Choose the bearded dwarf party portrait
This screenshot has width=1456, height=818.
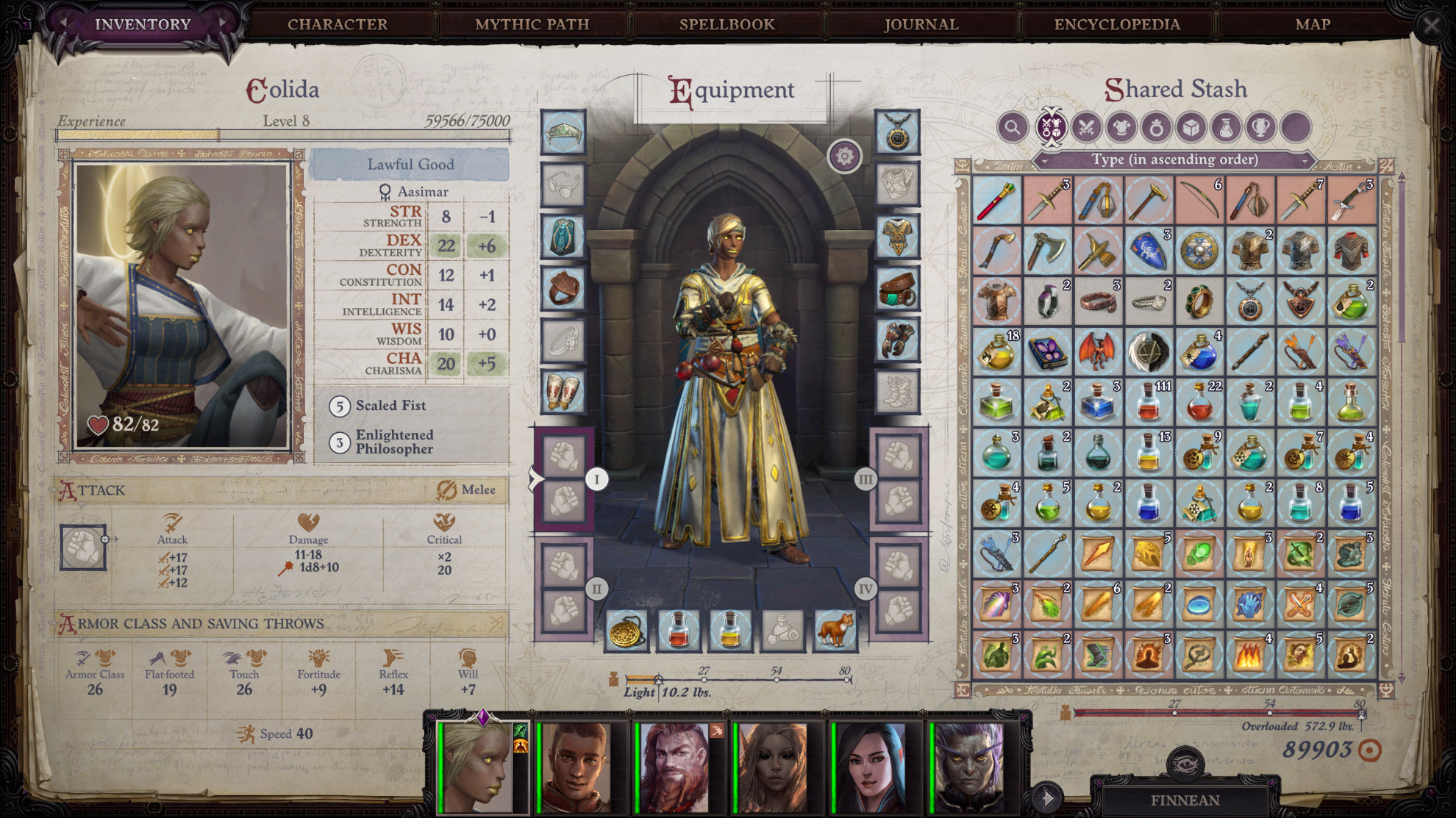[x=674, y=766]
